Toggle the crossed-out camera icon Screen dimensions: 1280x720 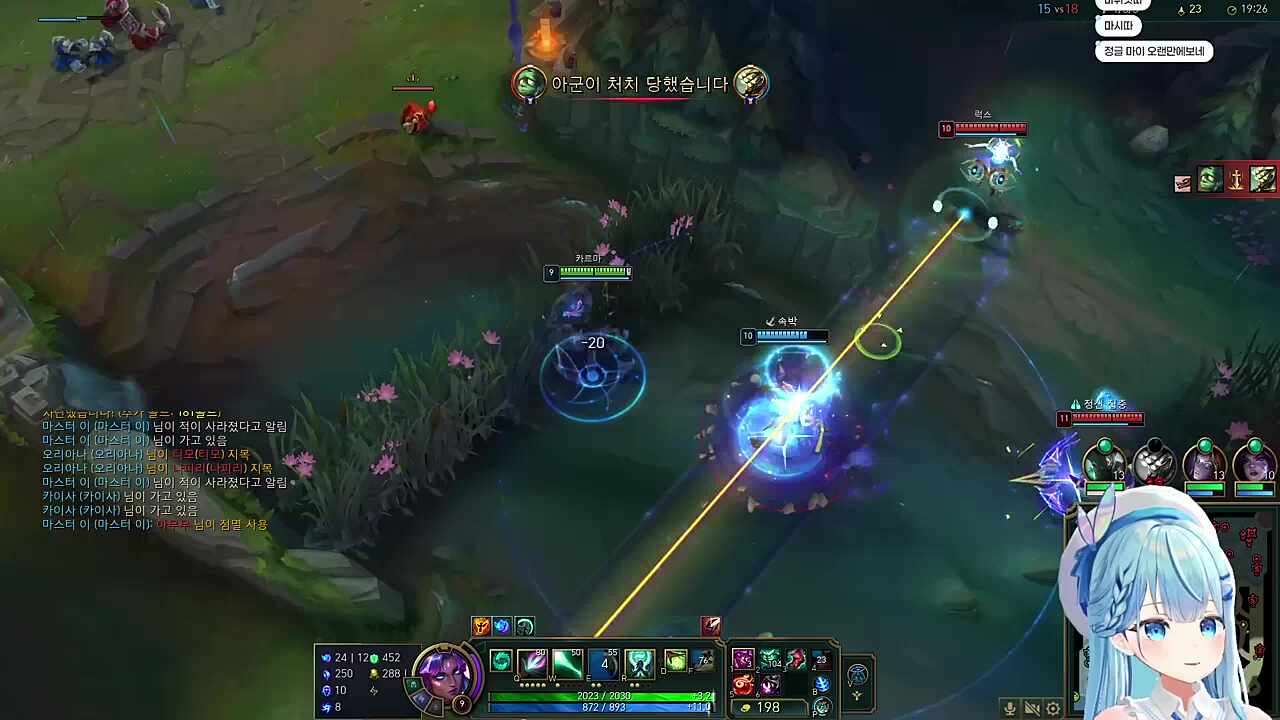coord(1032,708)
